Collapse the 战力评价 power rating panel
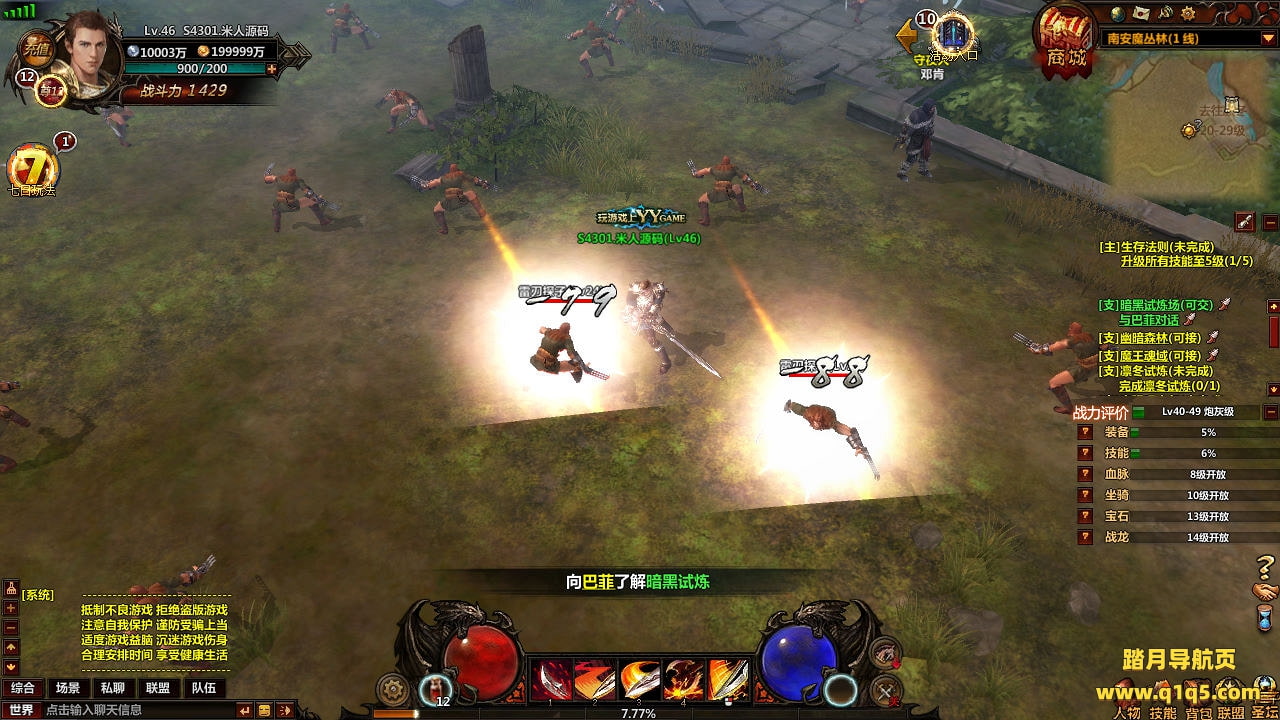This screenshot has height=720, width=1280. click(1271, 412)
